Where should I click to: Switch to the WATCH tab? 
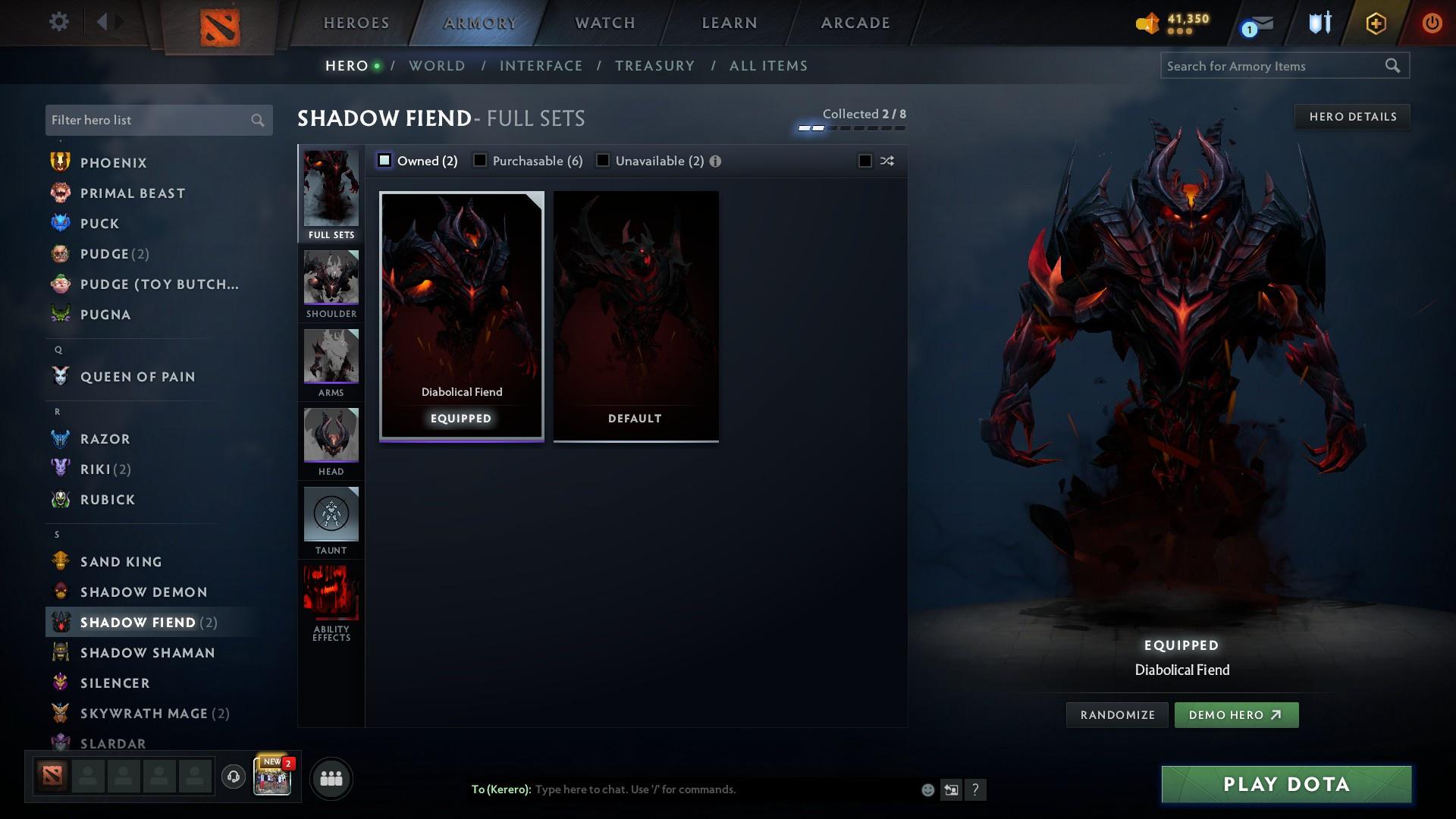pyautogui.click(x=604, y=23)
